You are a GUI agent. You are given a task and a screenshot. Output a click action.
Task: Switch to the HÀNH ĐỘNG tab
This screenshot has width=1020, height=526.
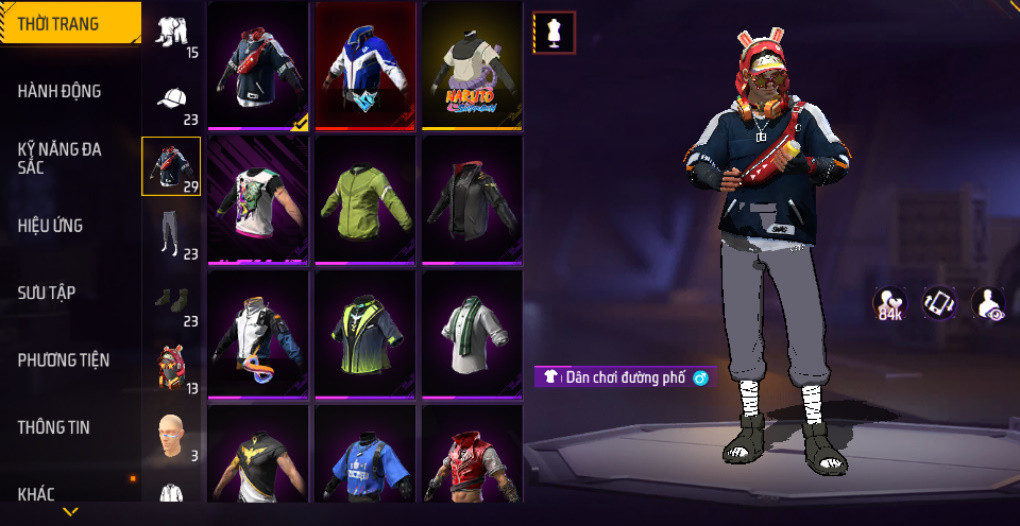(60, 91)
